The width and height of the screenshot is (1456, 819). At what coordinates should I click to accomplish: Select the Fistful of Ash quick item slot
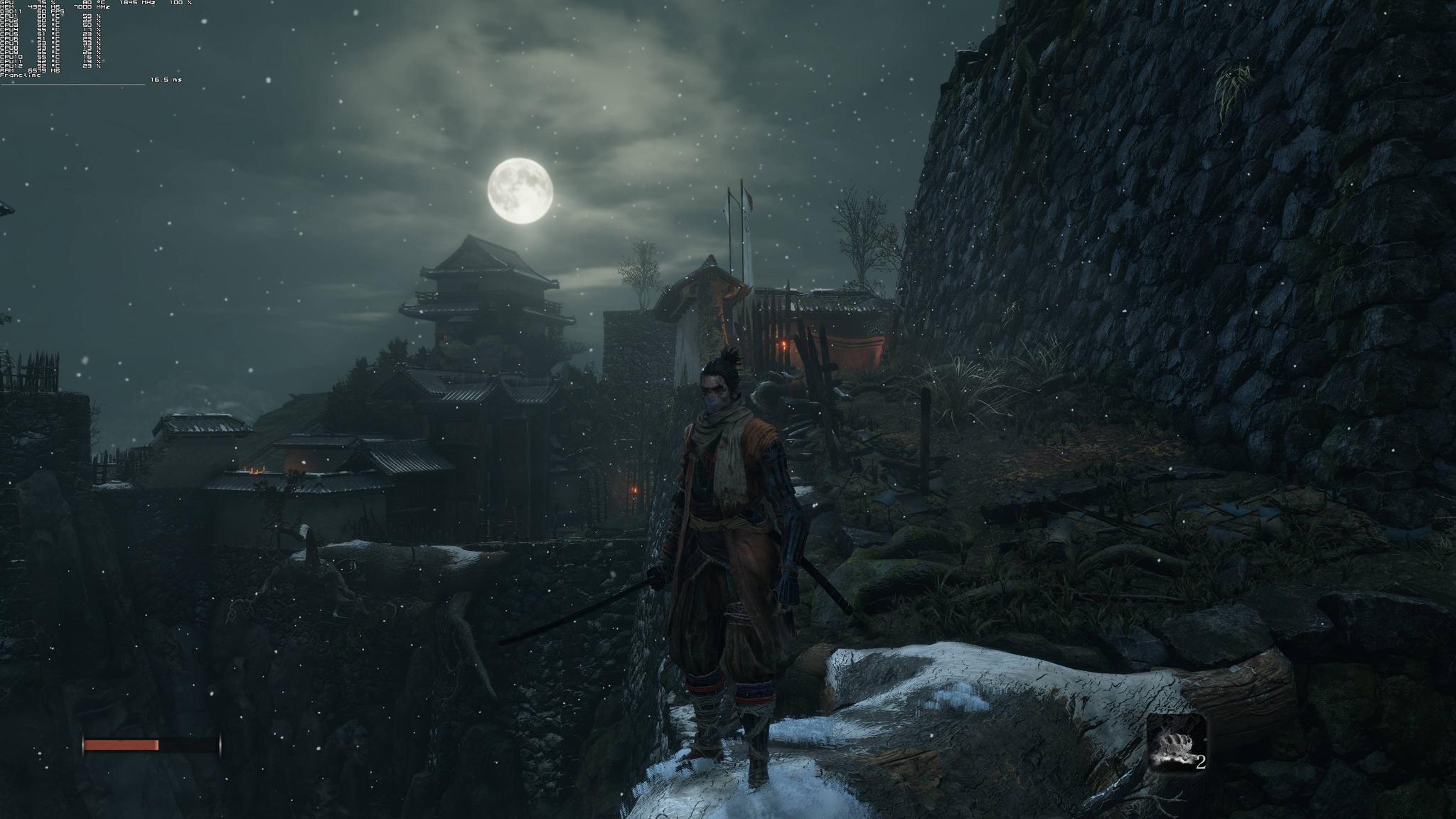pos(1176,743)
